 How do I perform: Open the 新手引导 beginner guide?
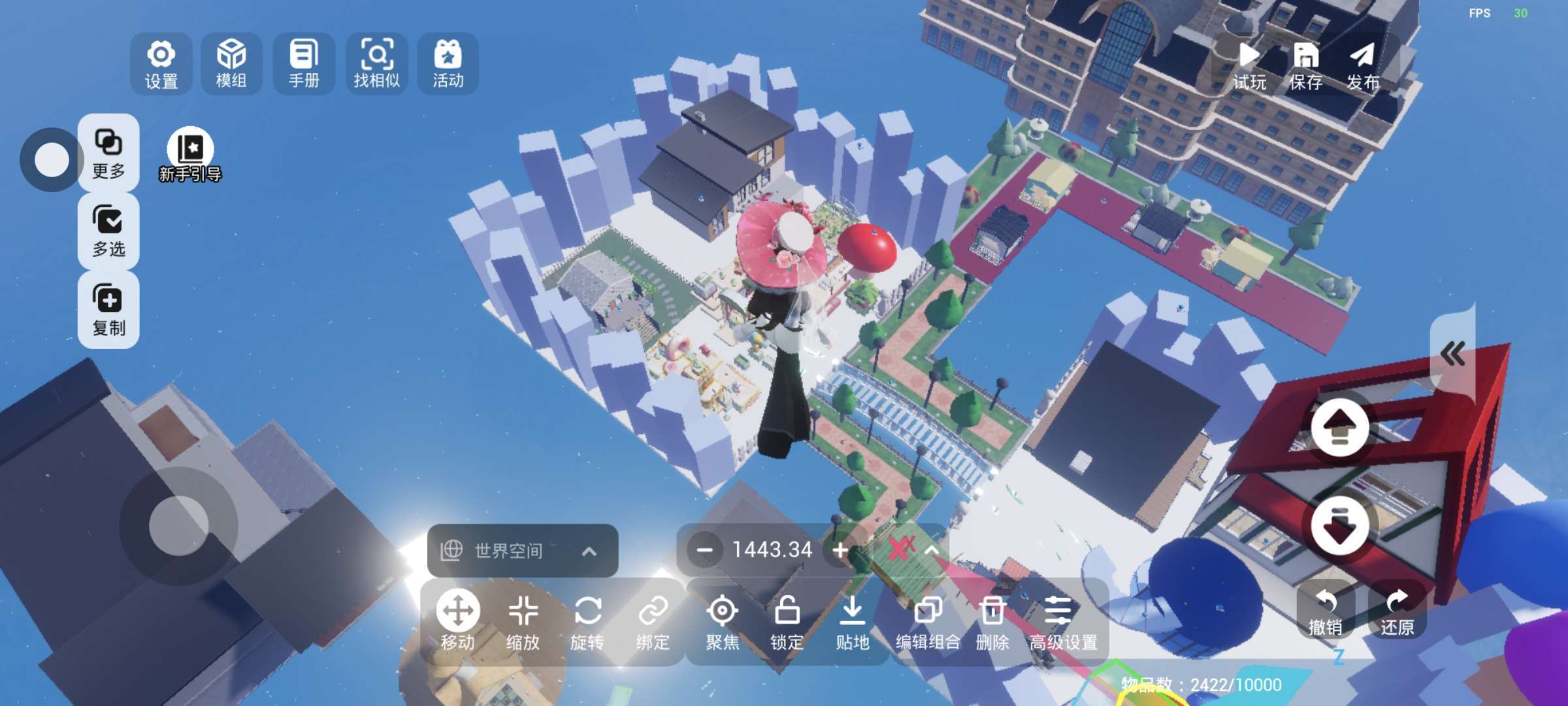[x=190, y=155]
